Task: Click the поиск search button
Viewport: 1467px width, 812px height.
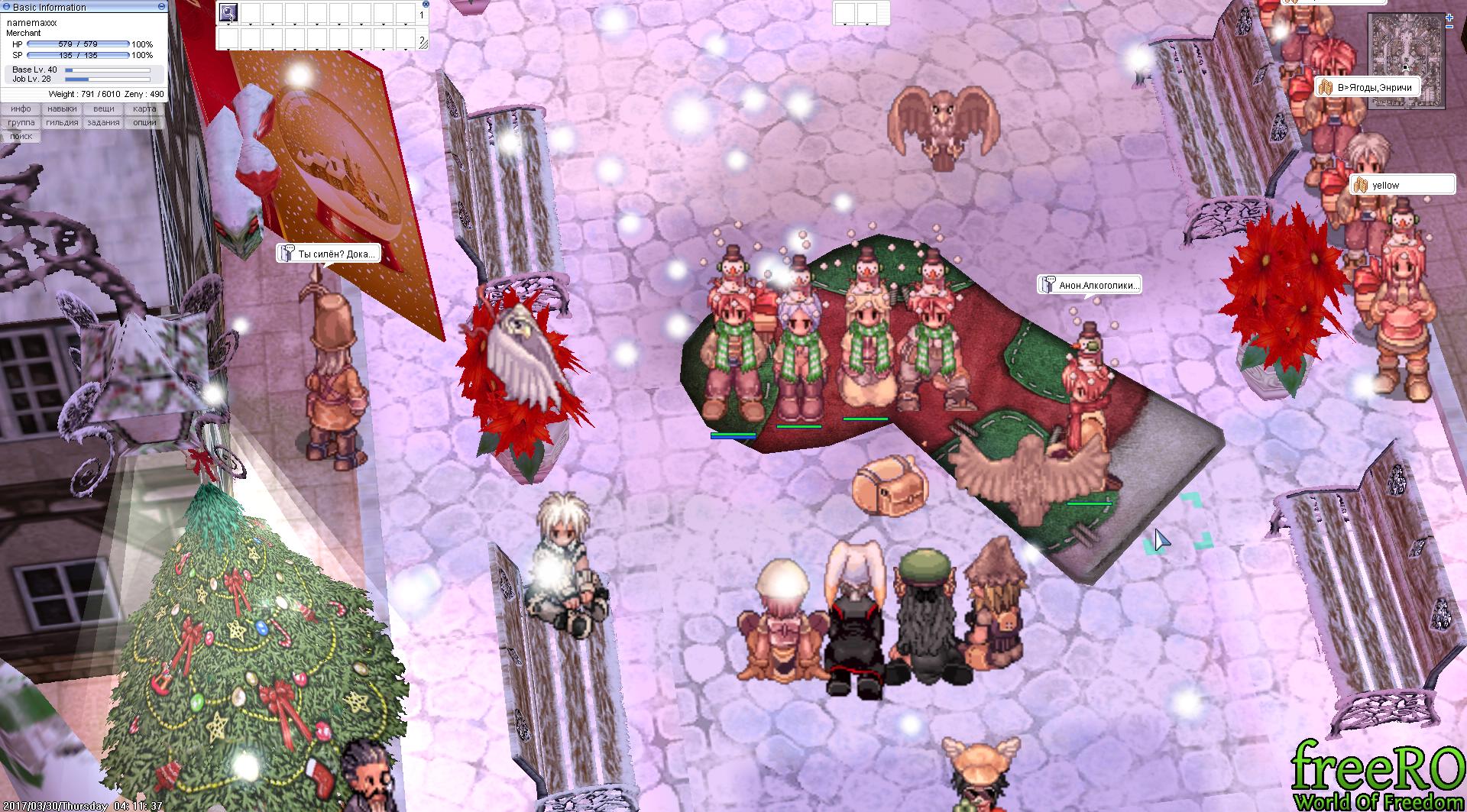Action: [x=21, y=137]
